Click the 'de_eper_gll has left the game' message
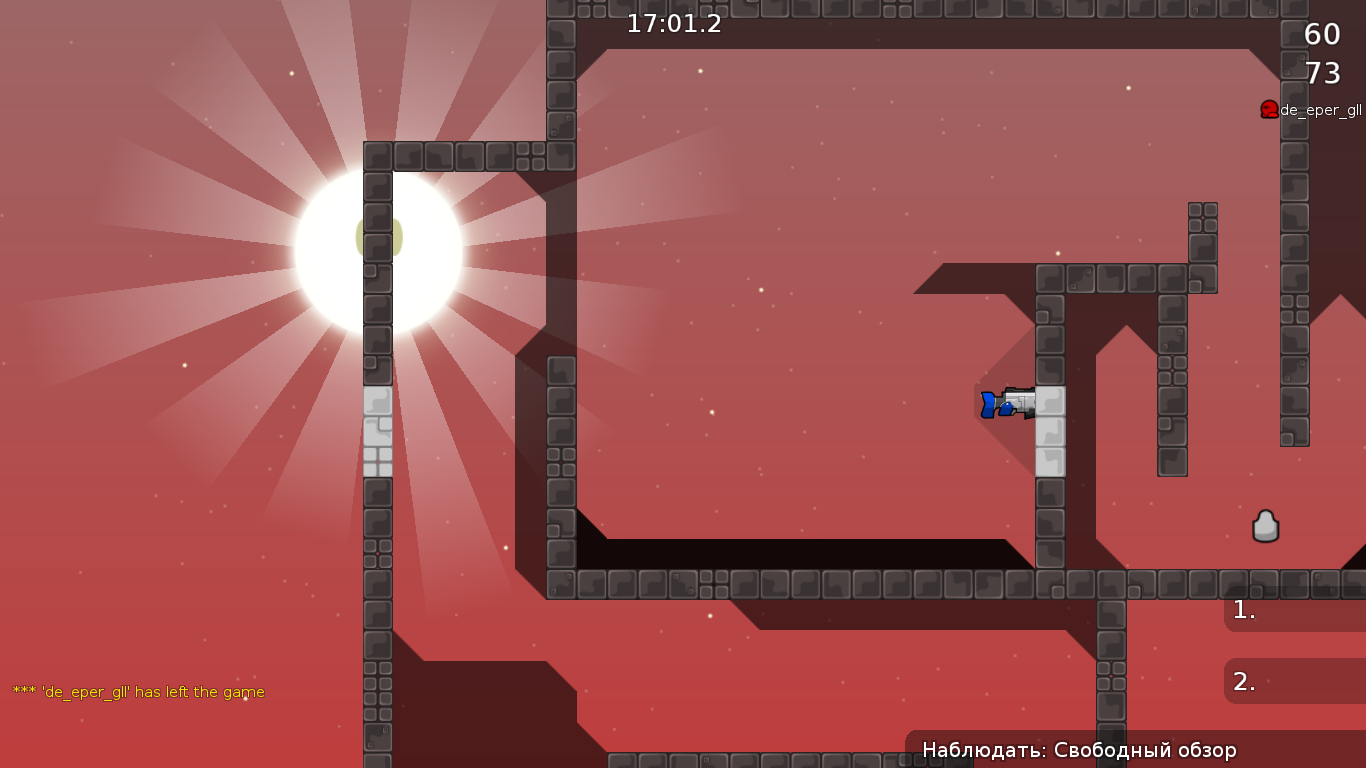1366x768 pixels. (137, 691)
